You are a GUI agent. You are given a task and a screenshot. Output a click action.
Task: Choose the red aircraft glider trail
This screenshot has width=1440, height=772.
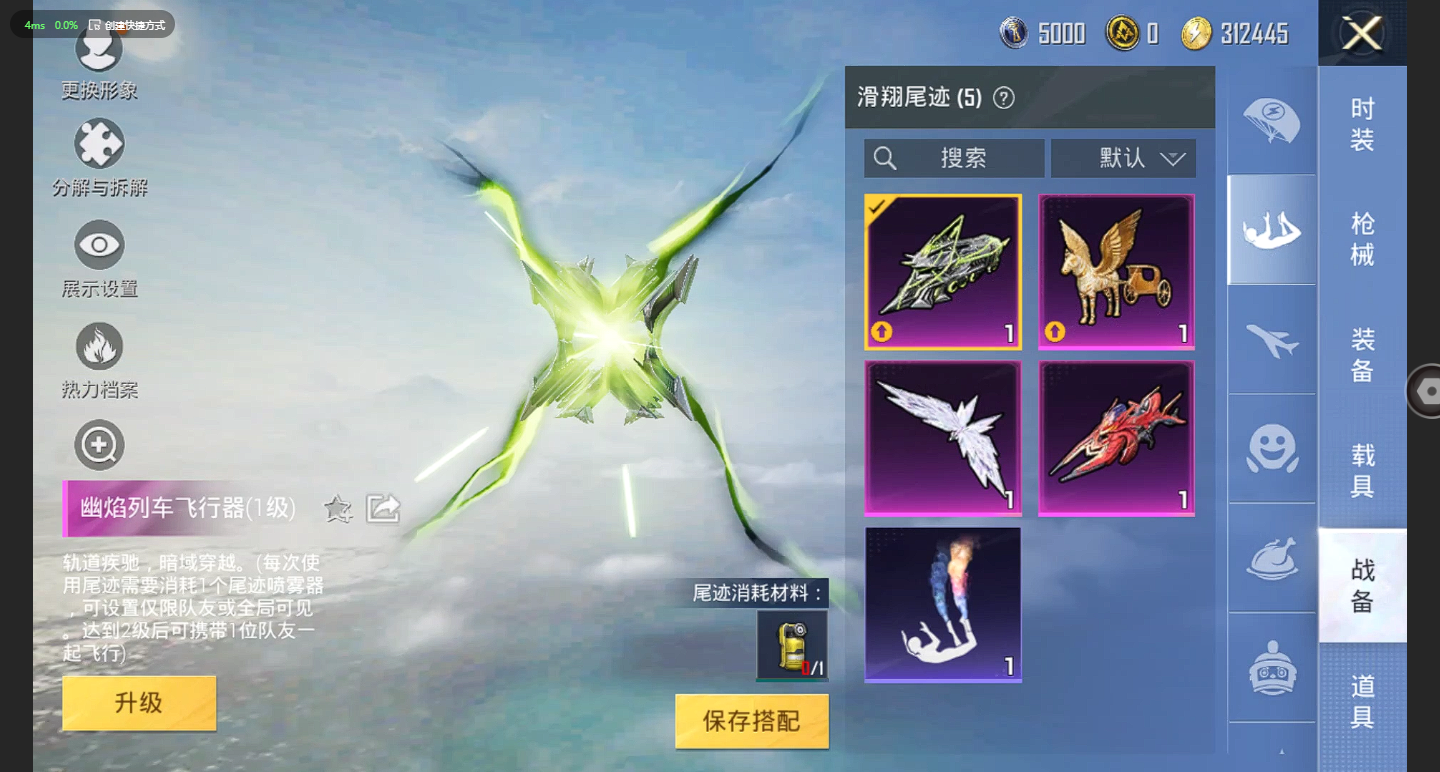(x=1116, y=438)
